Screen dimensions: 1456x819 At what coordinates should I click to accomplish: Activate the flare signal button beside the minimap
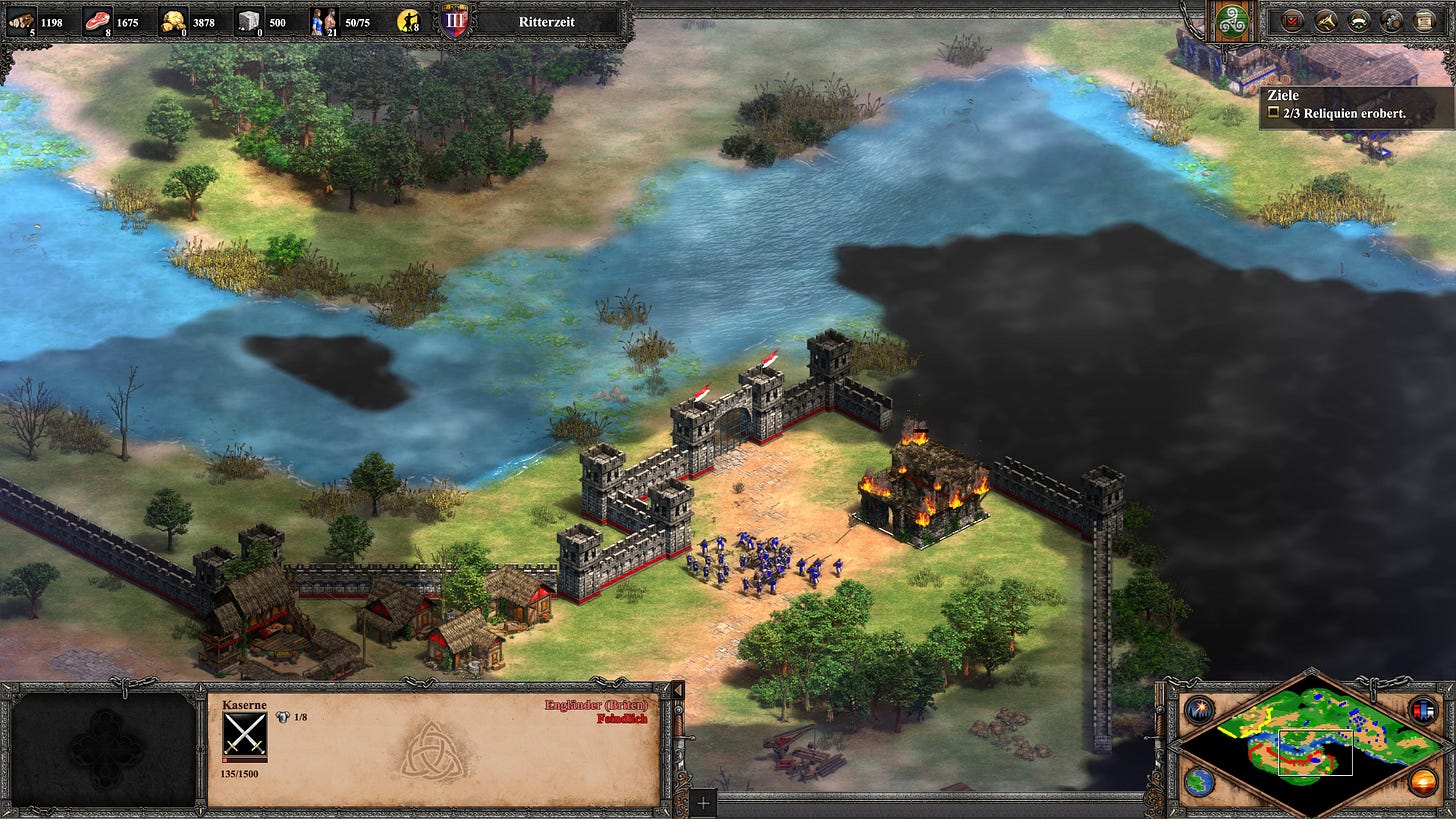[x=1198, y=710]
